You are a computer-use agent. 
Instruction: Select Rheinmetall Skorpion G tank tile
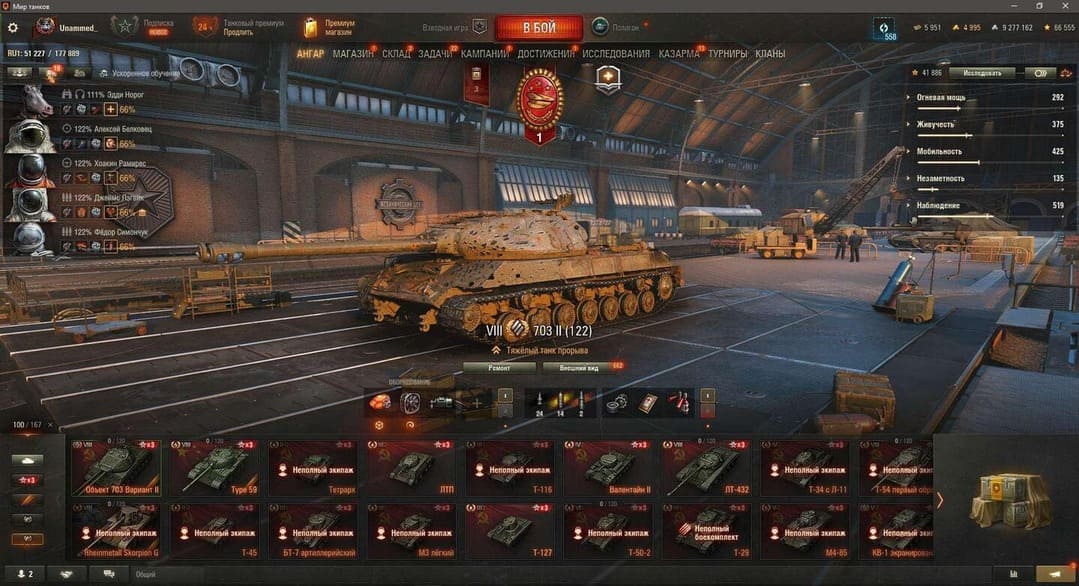pyautogui.click(x=115, y=530)
